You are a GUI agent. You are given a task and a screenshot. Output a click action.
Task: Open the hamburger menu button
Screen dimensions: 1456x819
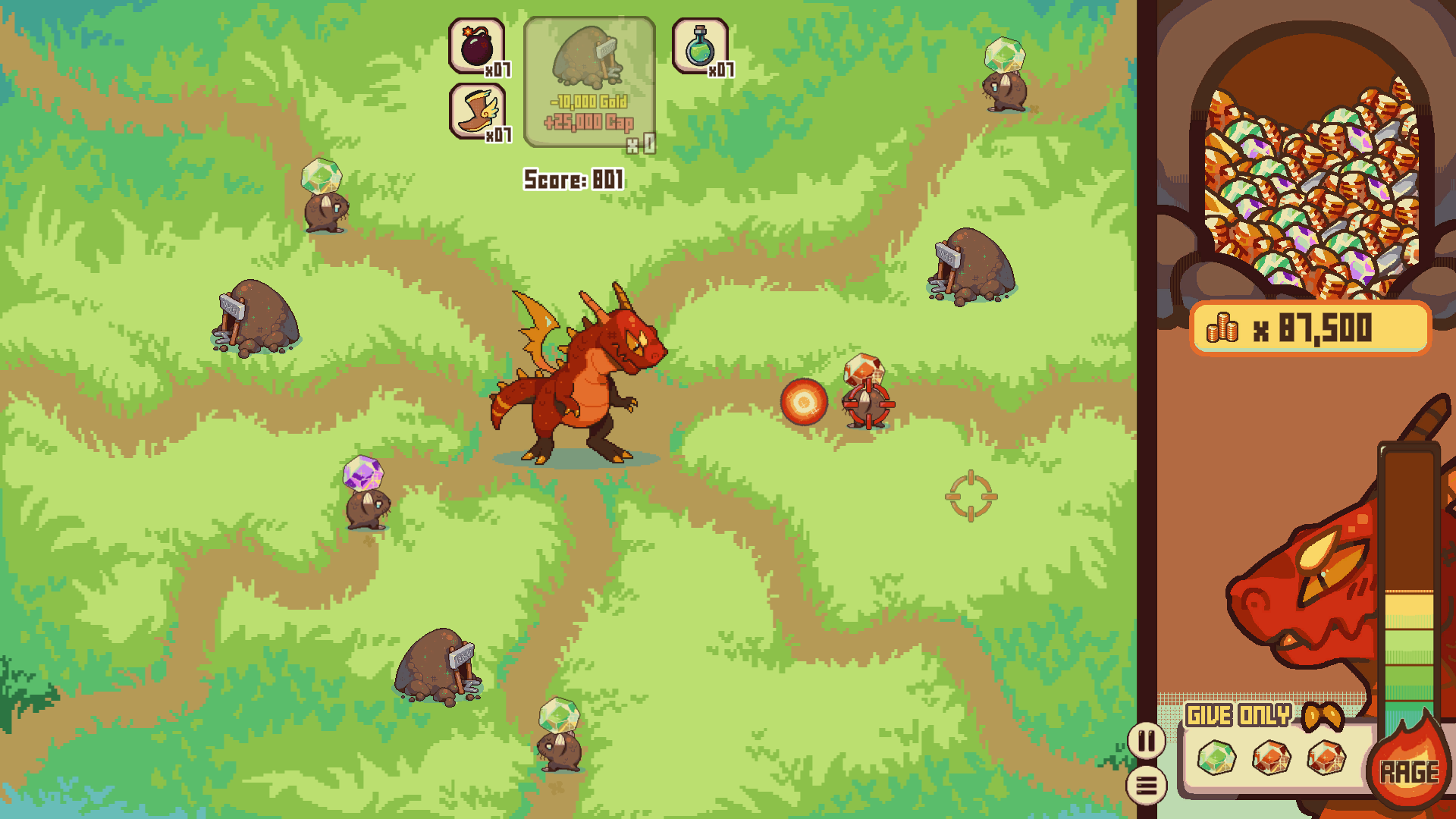click(1146, 786)
